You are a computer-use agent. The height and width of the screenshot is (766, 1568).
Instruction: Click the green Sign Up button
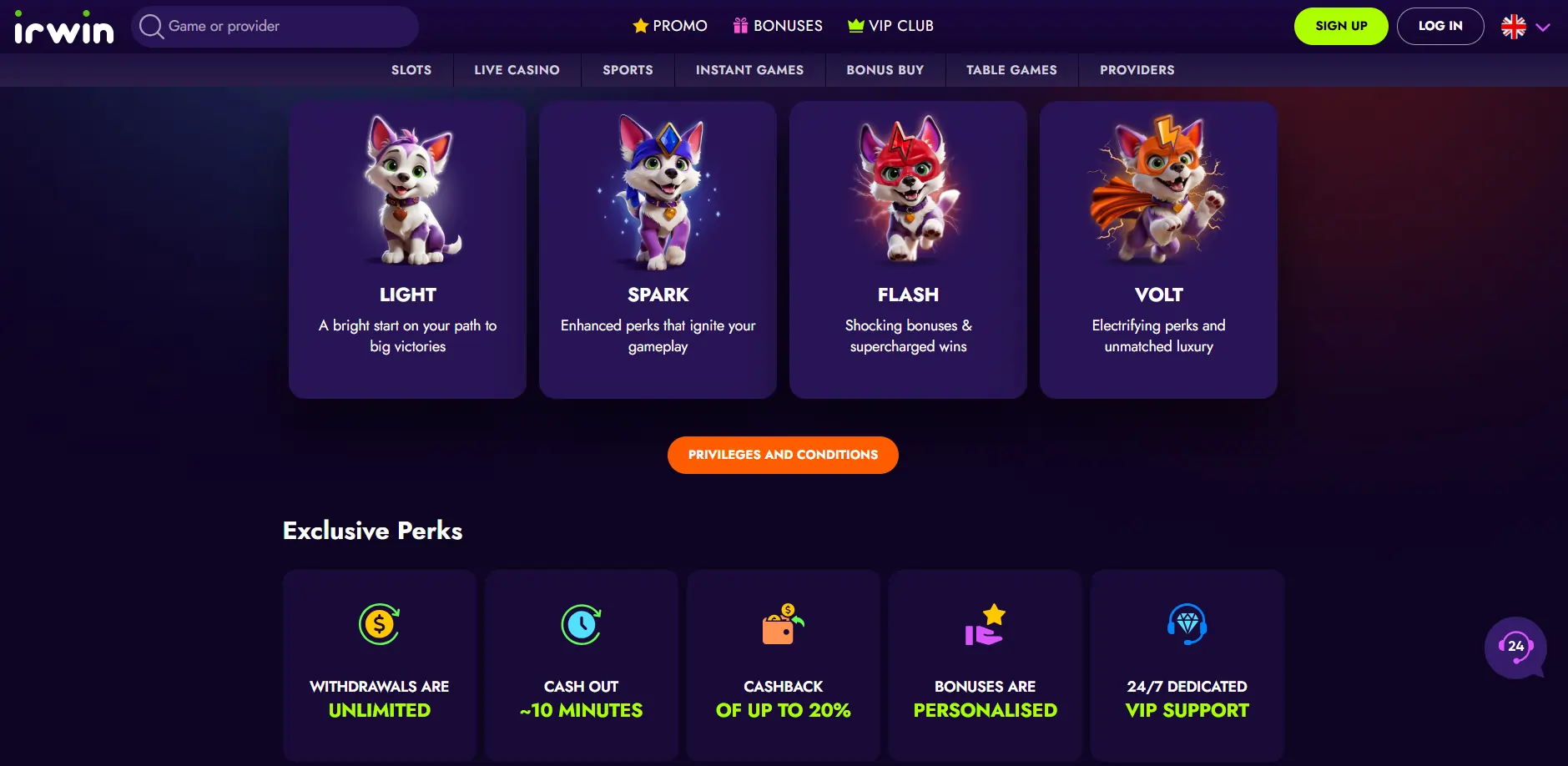[x=1340, y=26]
